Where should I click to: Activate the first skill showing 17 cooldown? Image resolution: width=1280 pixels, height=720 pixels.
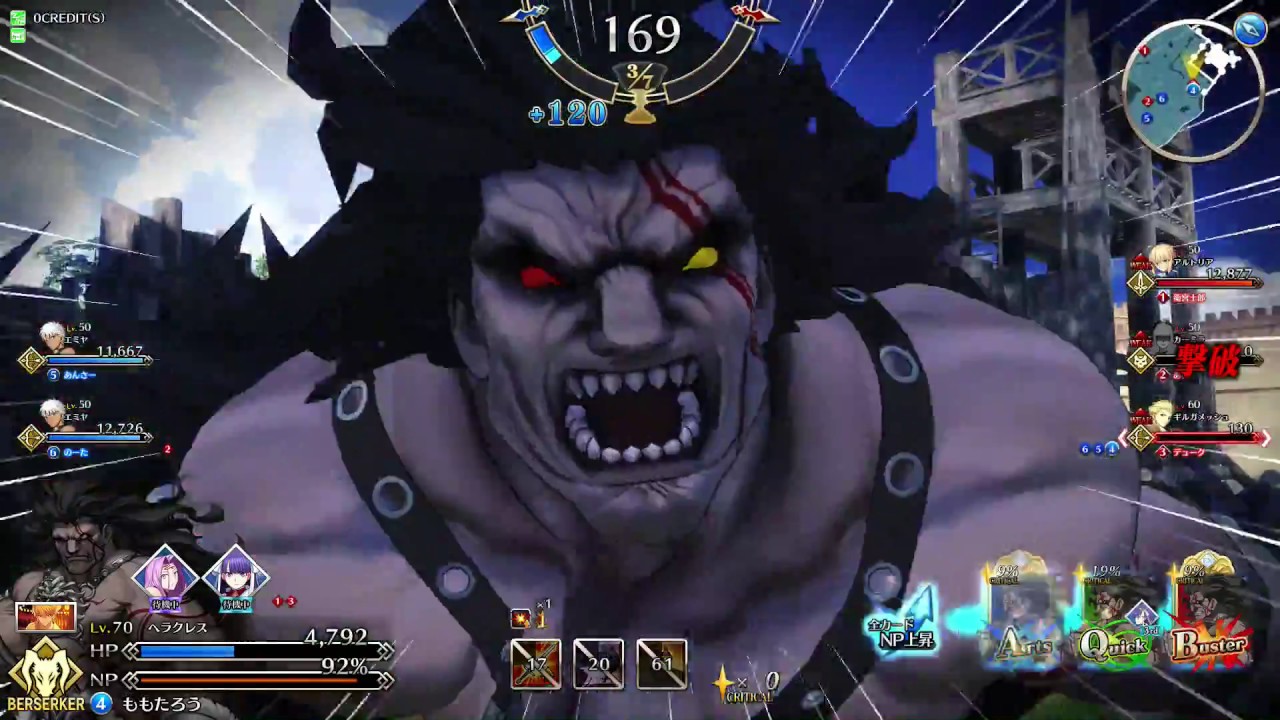pos(536,664)
